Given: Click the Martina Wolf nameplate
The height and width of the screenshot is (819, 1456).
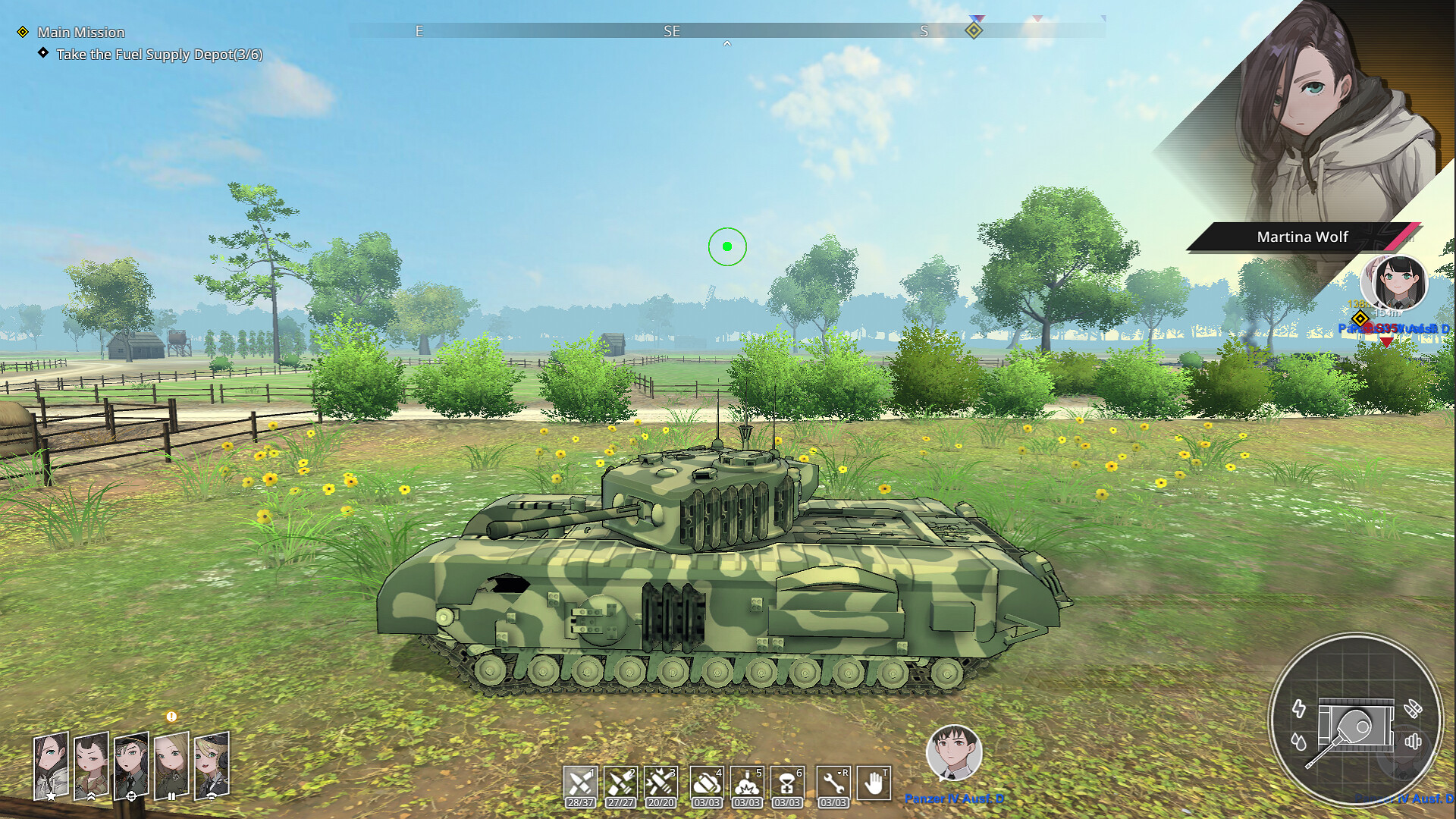Looking at the screenshot, I should 1302,236.
